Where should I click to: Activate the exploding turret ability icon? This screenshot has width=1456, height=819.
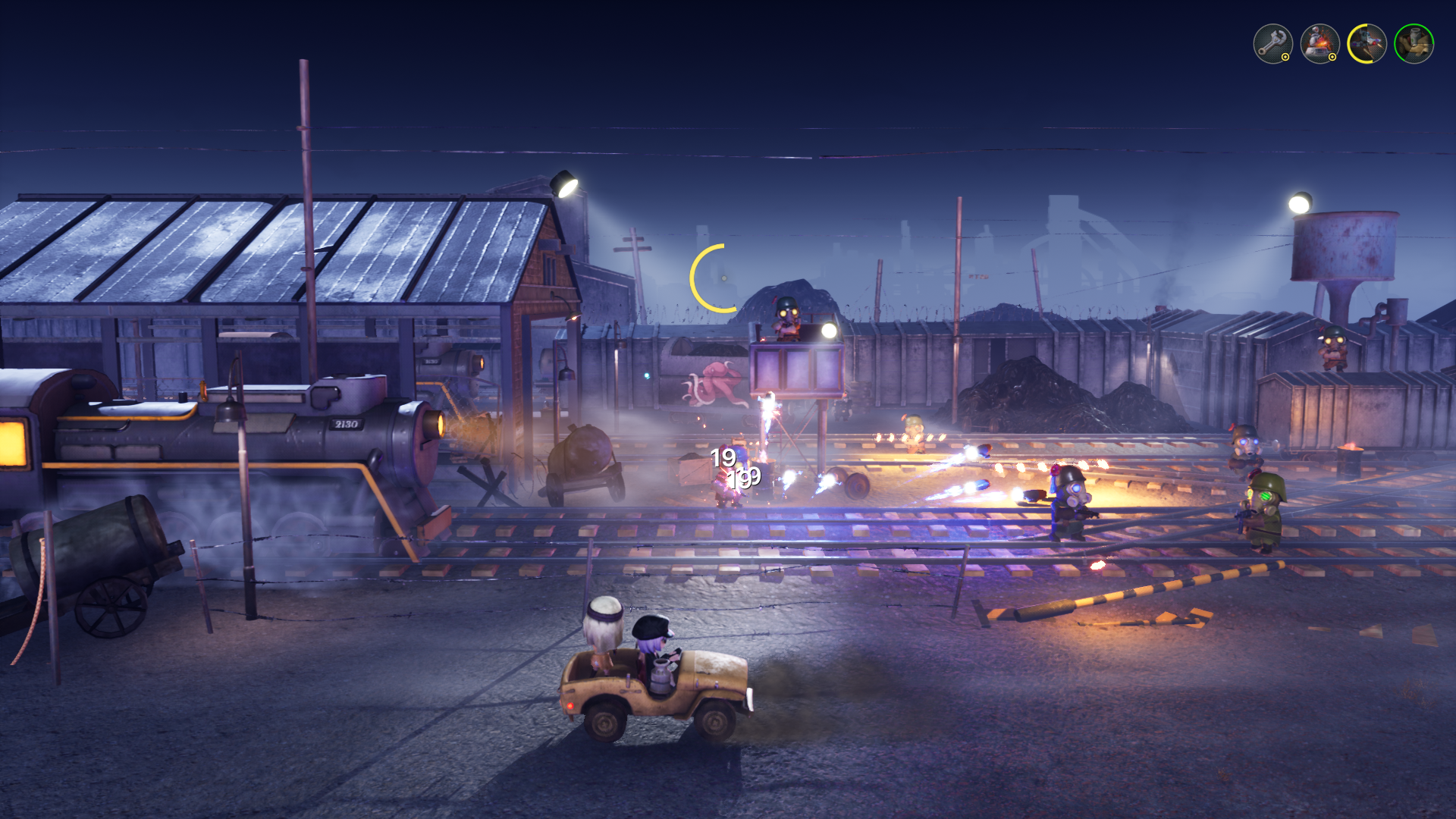click(x=1319, y=44)
